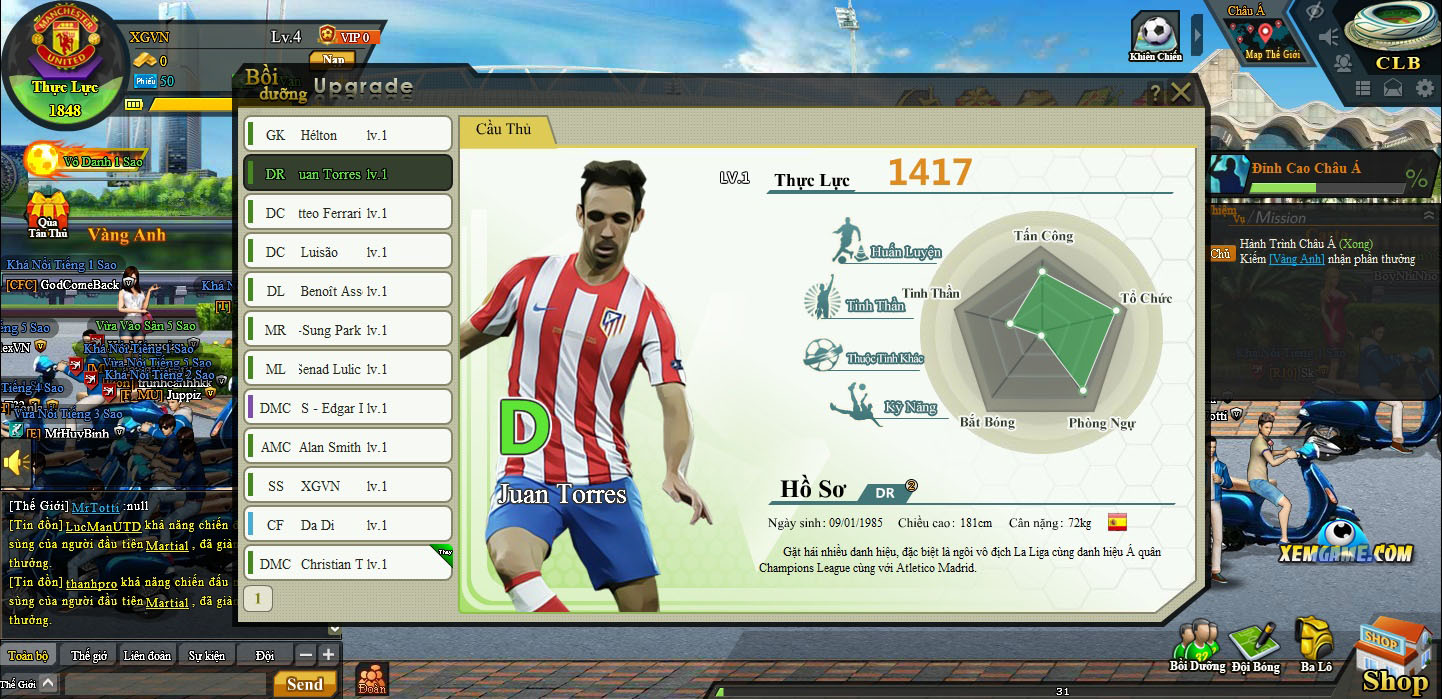The image size is (1442, 699).
Task: Click the Nạp recharge button
Action: 333,59
